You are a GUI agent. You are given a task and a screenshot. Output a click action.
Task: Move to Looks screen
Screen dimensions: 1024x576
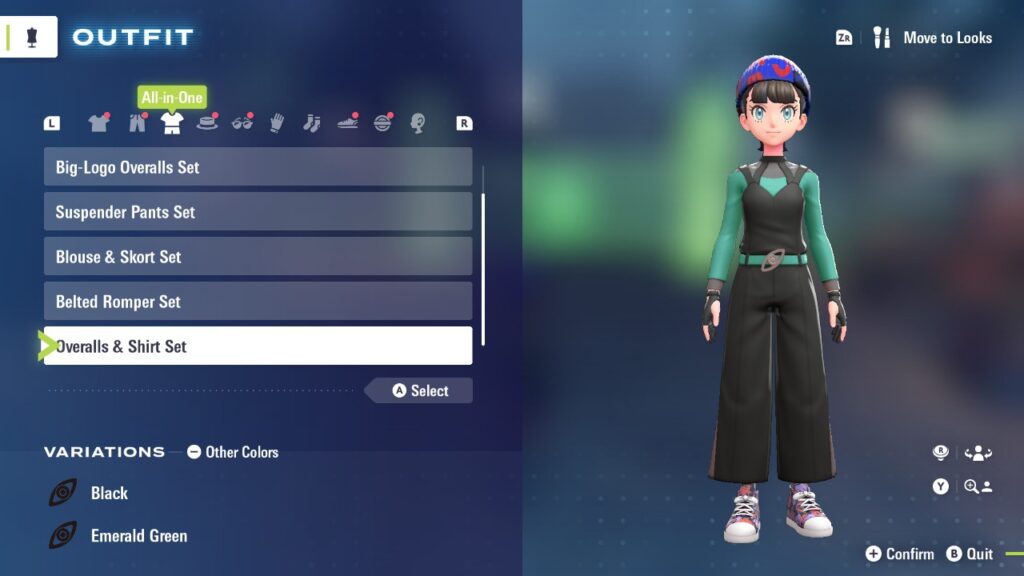(x=935, y=38)
